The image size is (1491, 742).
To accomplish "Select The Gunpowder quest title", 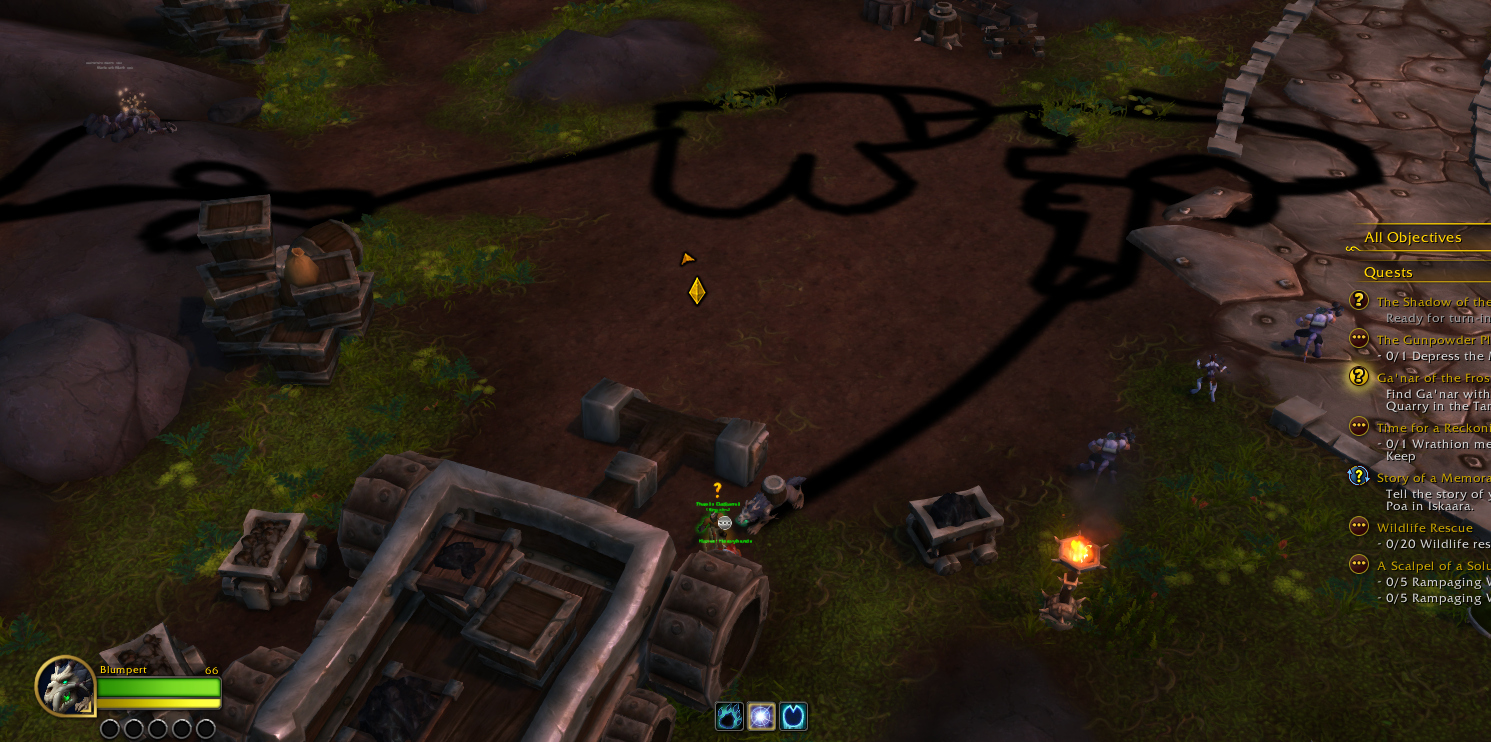I will pyautogui.click(x=1432, y=340).
